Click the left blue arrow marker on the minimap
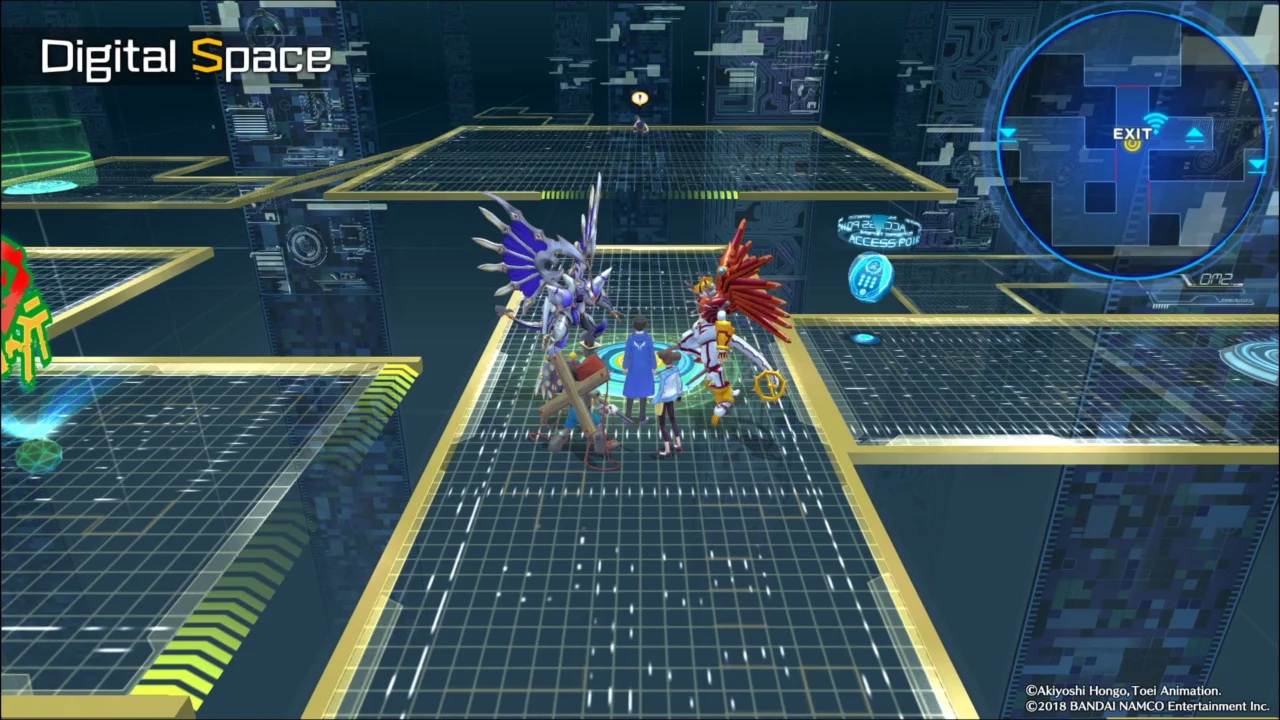This screenshot has width=1280, height=720. click(1007, 133)
